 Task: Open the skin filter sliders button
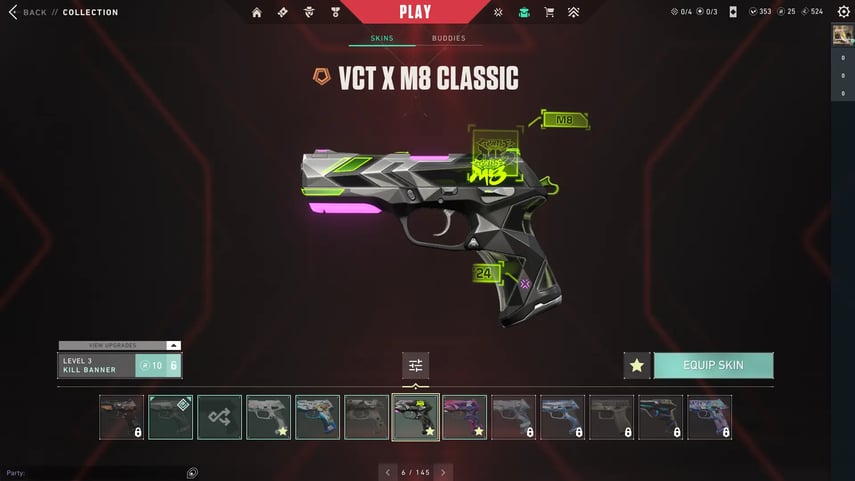click(x=416, y=365)
